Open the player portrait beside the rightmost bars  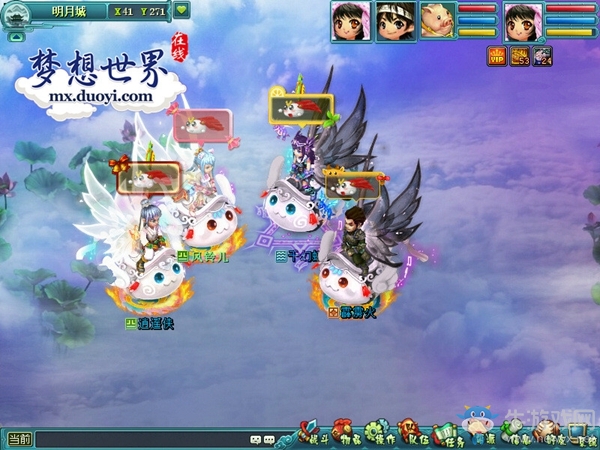[x=523, y=21]
